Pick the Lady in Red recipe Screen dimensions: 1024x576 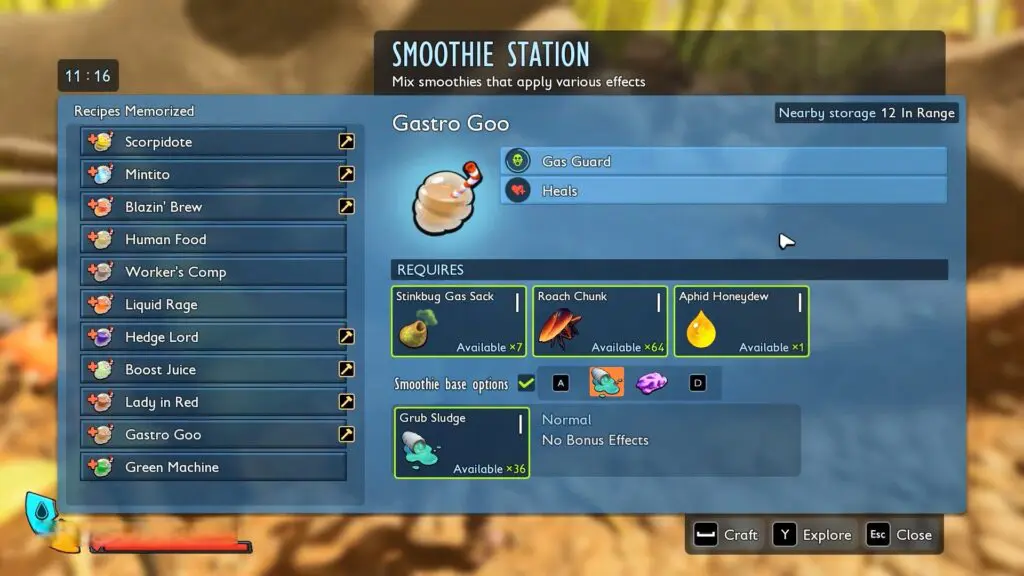[213, 402]
